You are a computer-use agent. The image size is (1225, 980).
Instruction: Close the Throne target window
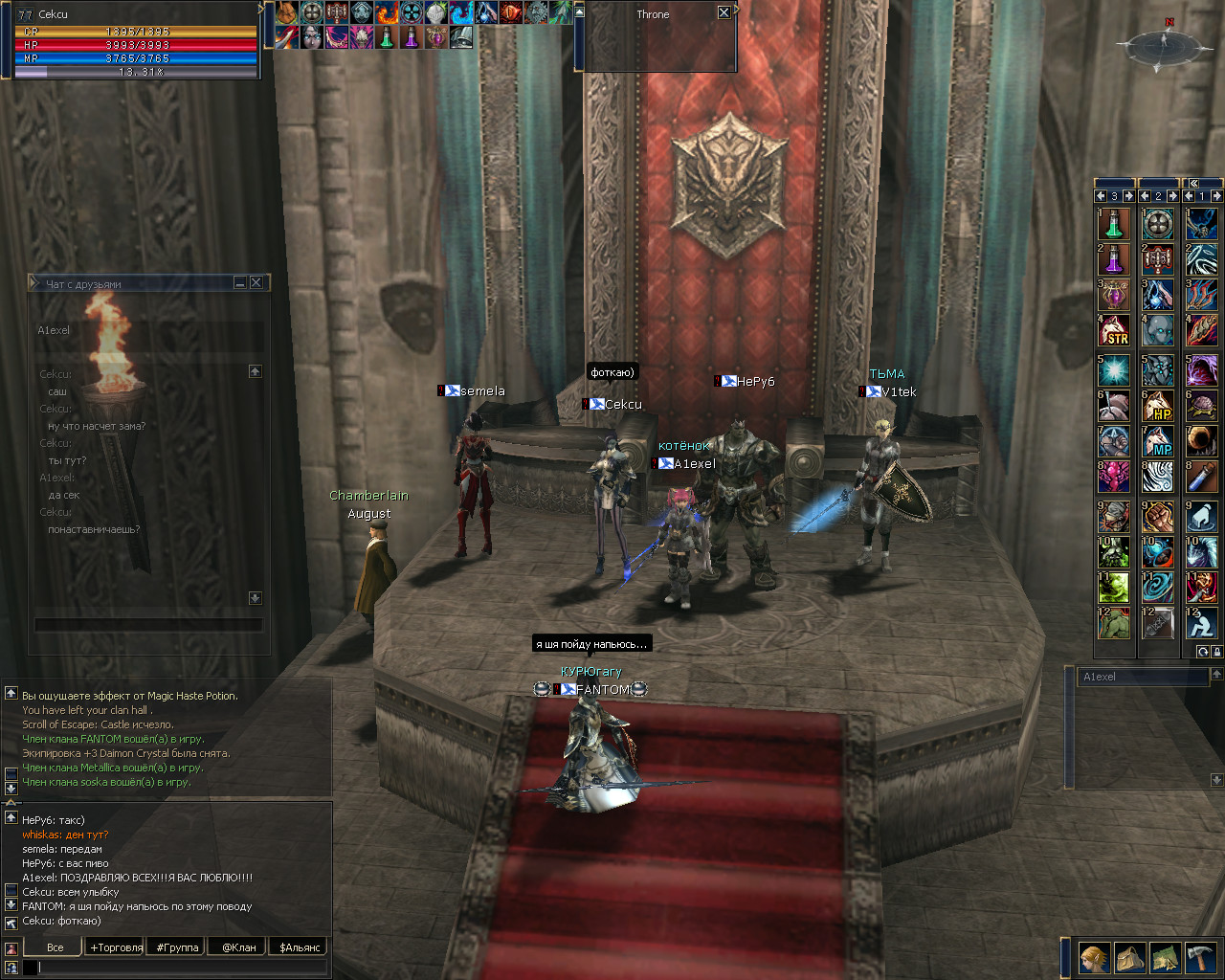[724, 13]
